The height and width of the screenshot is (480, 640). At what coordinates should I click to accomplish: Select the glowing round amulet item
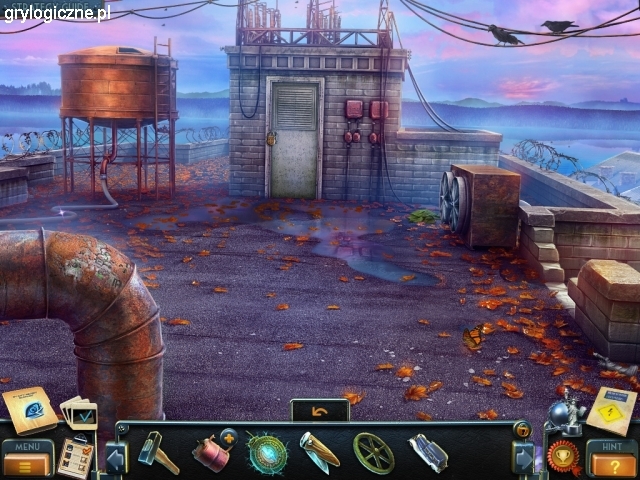pyautogui.click(x=267, y=453)
